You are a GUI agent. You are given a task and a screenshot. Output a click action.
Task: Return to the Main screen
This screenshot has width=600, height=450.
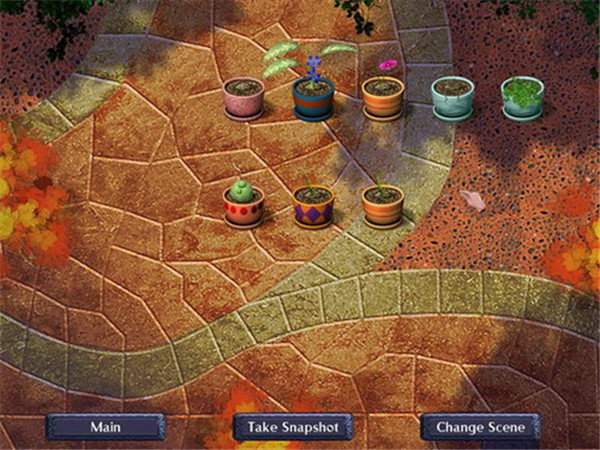click(105, 427)
